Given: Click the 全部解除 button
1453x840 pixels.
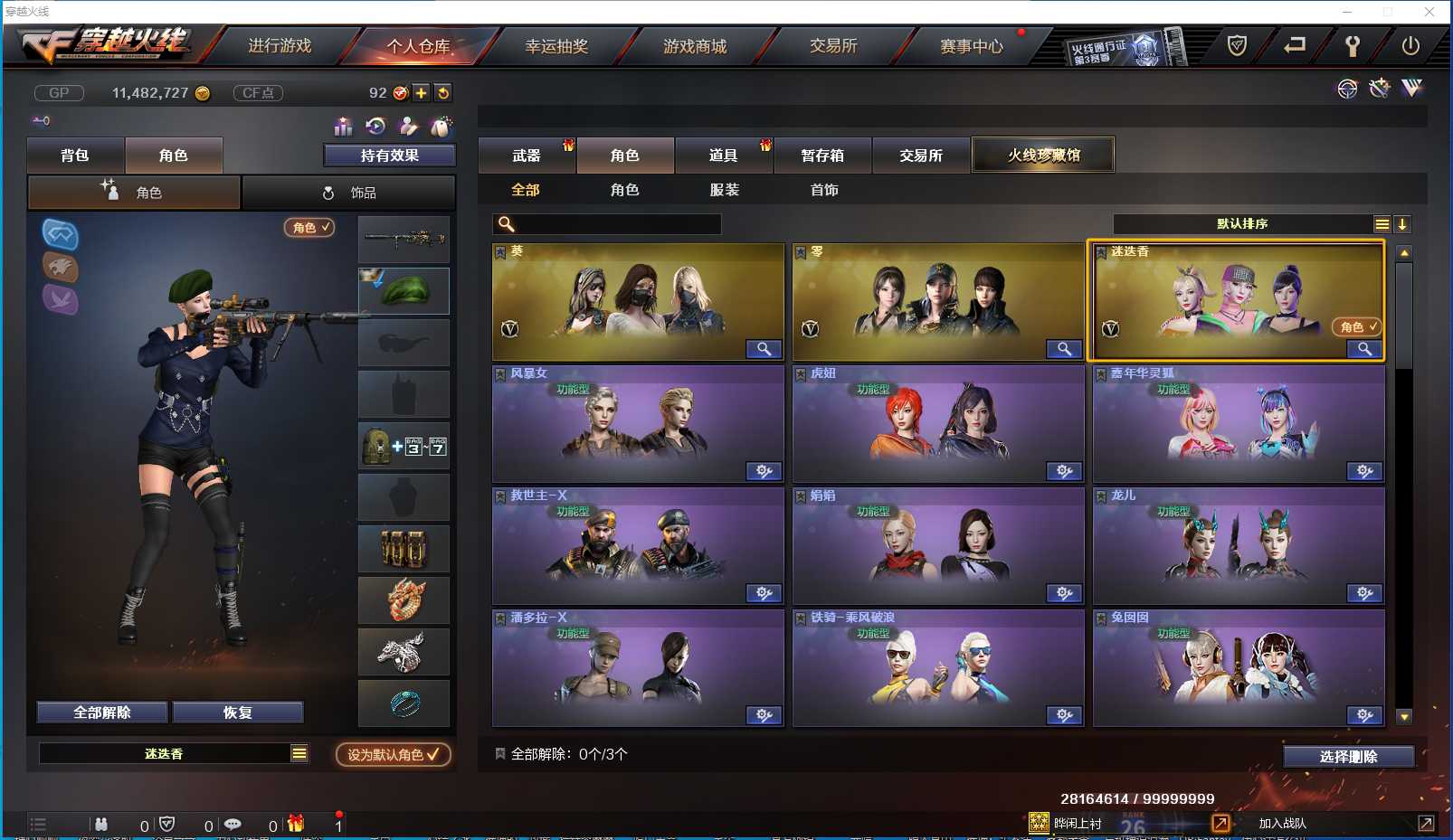Looking at the screenshot, I should pyautogui.click(x=101, y=712).
